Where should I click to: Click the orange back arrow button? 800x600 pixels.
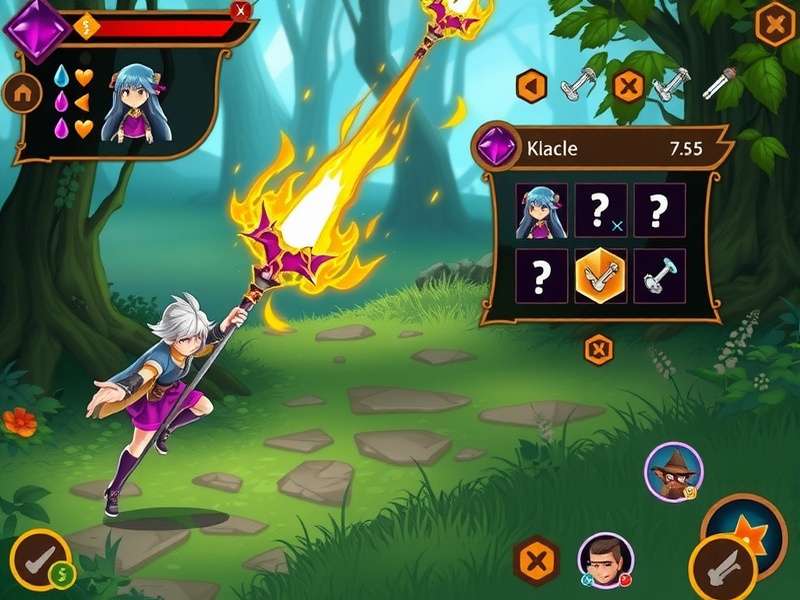531,87
